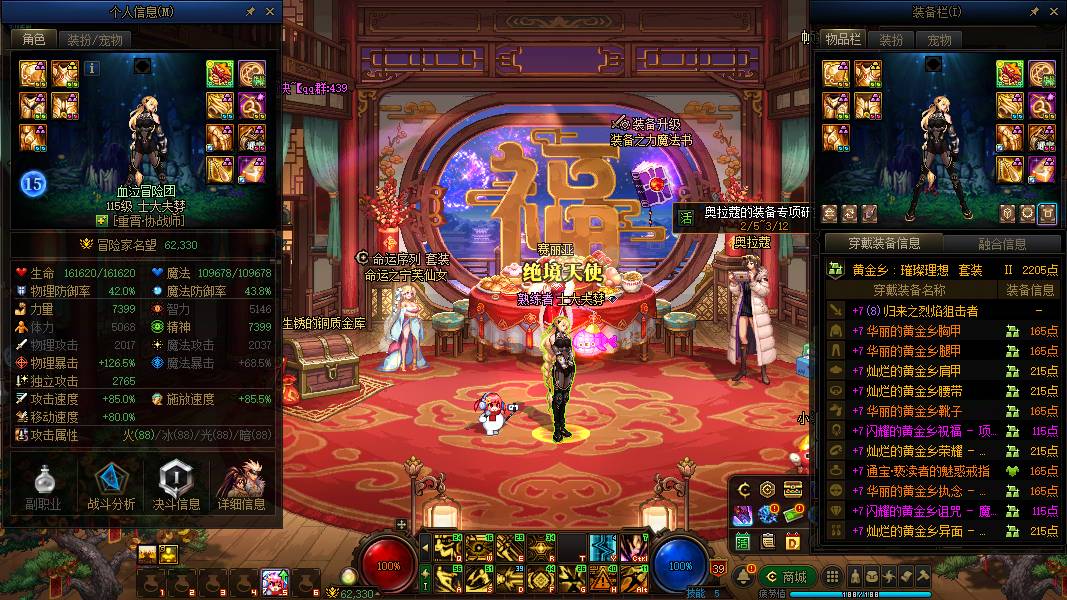Select the 穿戴装备信息 tab
Viewport: 1067px width, 600px height.
click(x=884, y=243)
